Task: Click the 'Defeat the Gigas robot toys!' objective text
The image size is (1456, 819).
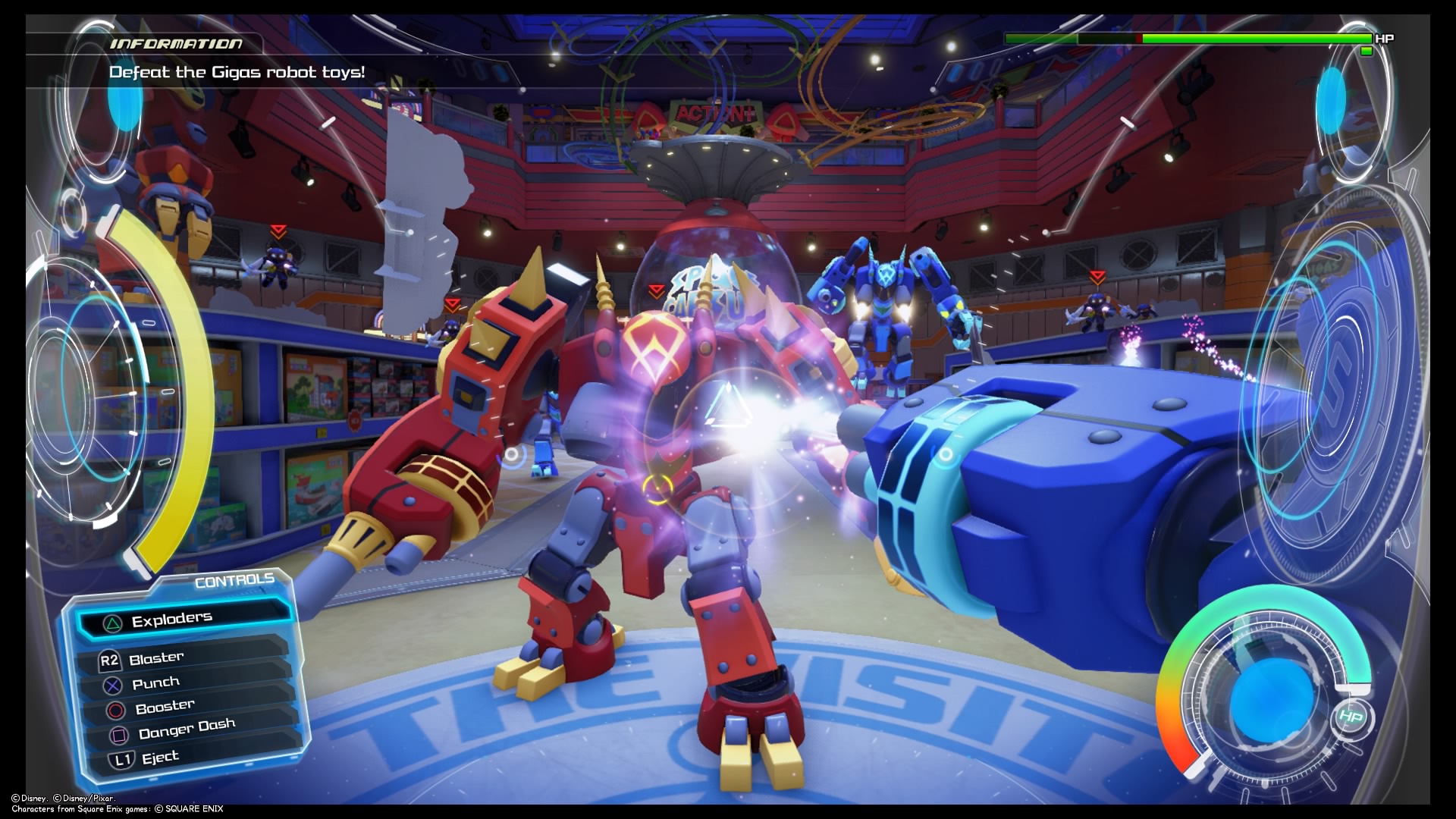Action: (x=237, y=73)
